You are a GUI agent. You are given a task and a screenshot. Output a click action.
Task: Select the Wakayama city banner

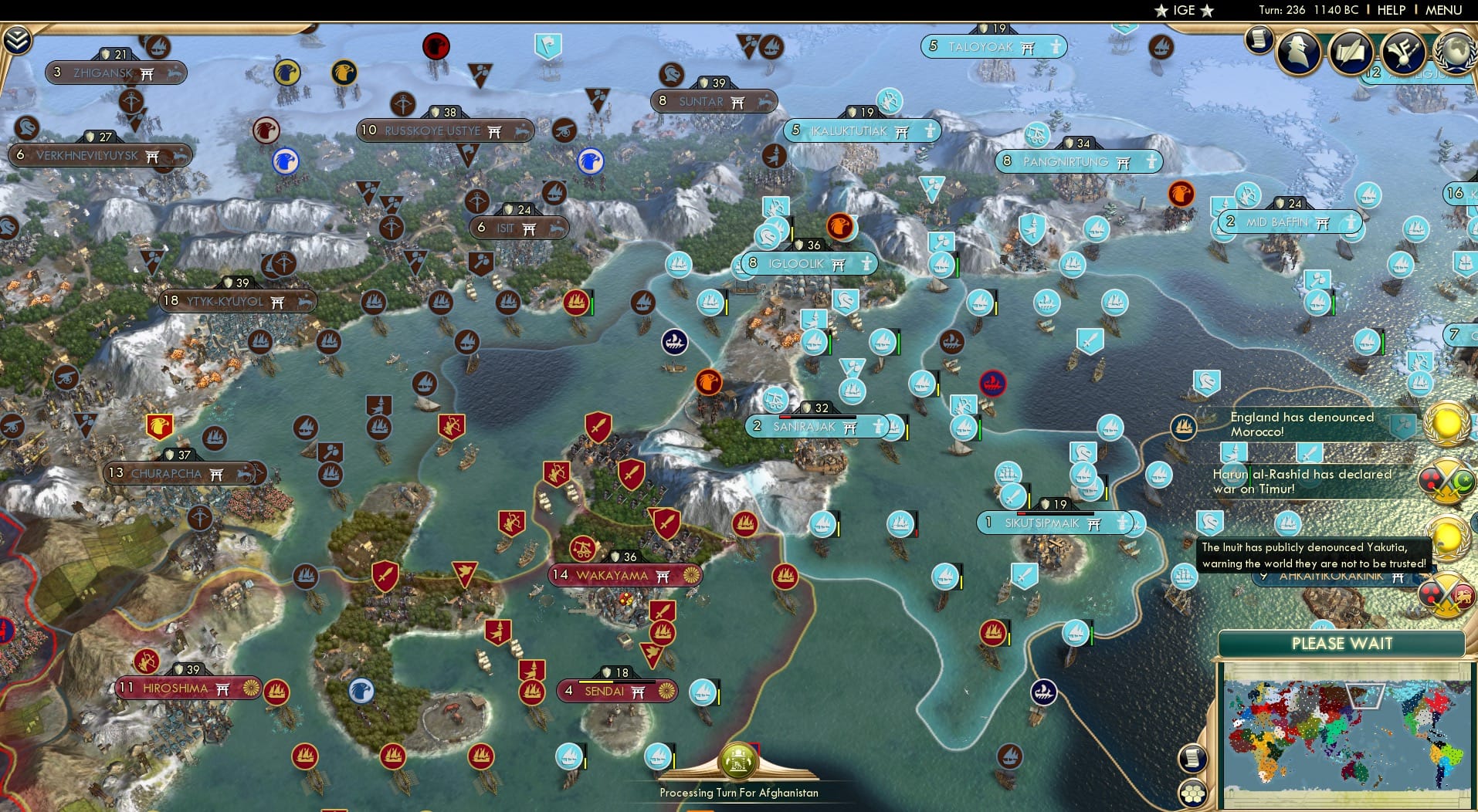click(624, 575)
